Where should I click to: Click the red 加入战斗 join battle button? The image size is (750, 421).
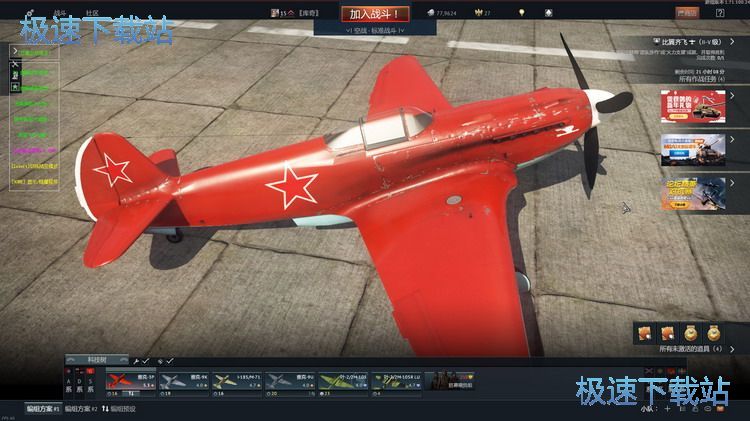[x=375, y=14]
